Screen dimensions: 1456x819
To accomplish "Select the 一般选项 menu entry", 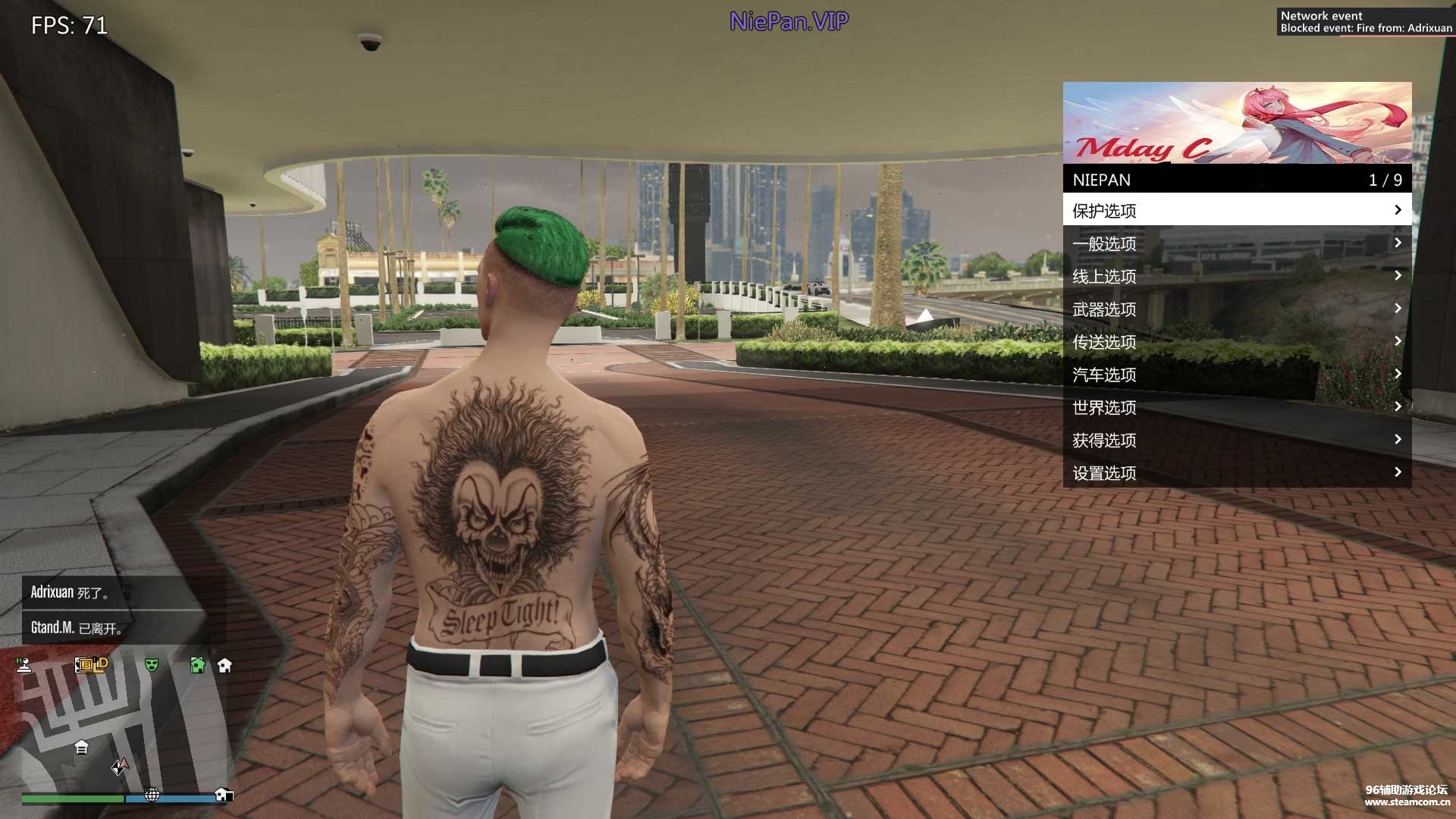I will pos(1236,243).
